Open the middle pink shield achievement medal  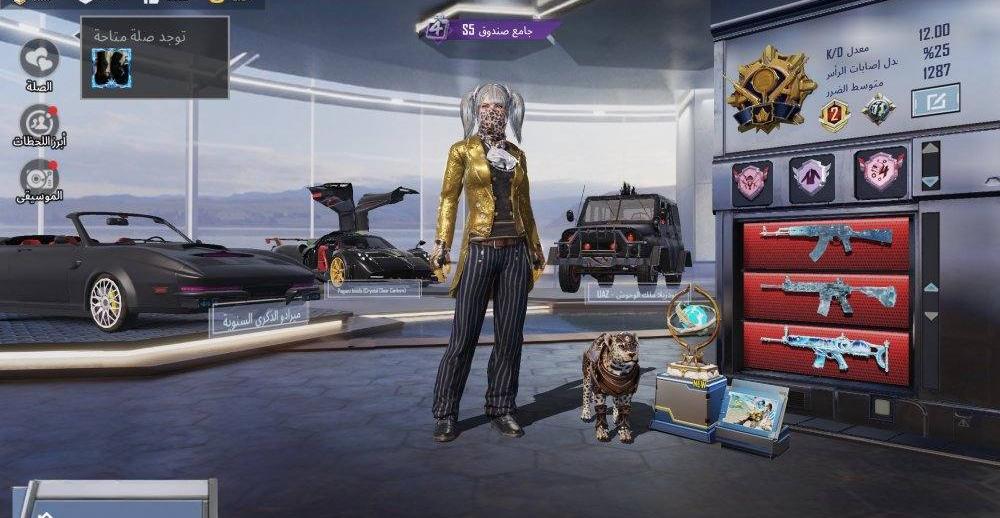click(811, 177)
